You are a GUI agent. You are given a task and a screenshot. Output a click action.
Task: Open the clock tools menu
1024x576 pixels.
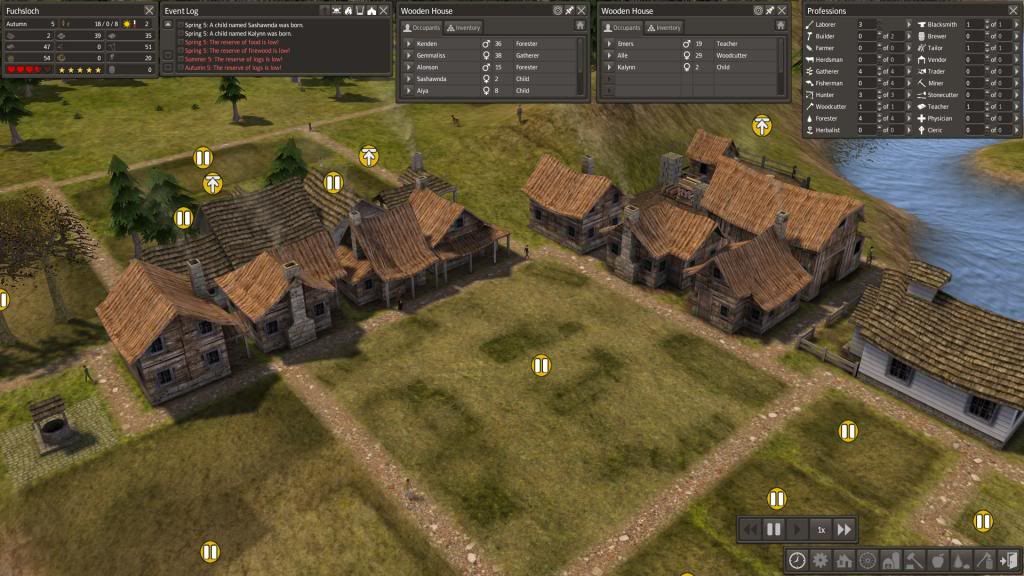coord(797,560)
